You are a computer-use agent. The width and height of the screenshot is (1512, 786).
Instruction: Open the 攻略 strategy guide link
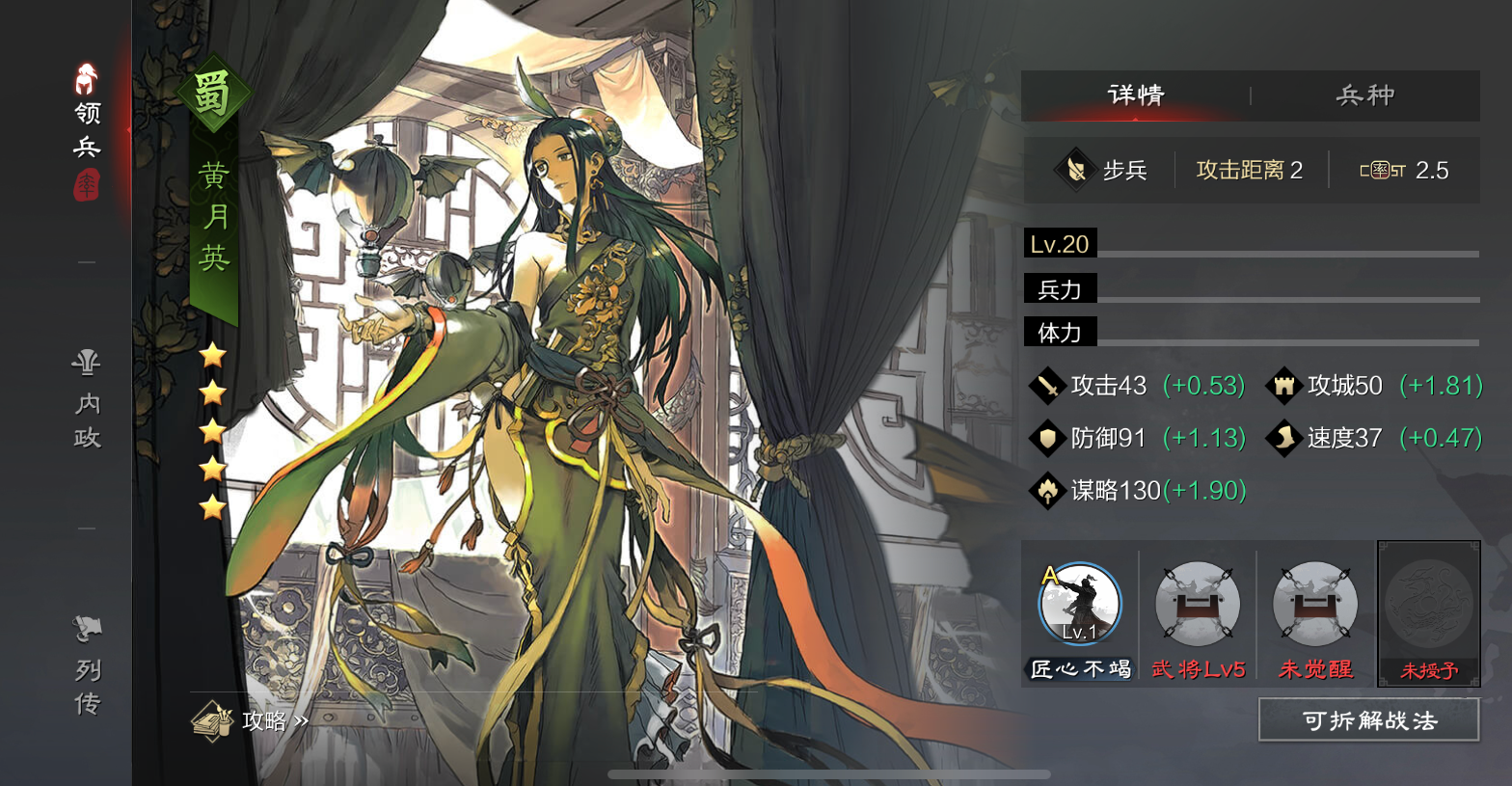(251, 721)
